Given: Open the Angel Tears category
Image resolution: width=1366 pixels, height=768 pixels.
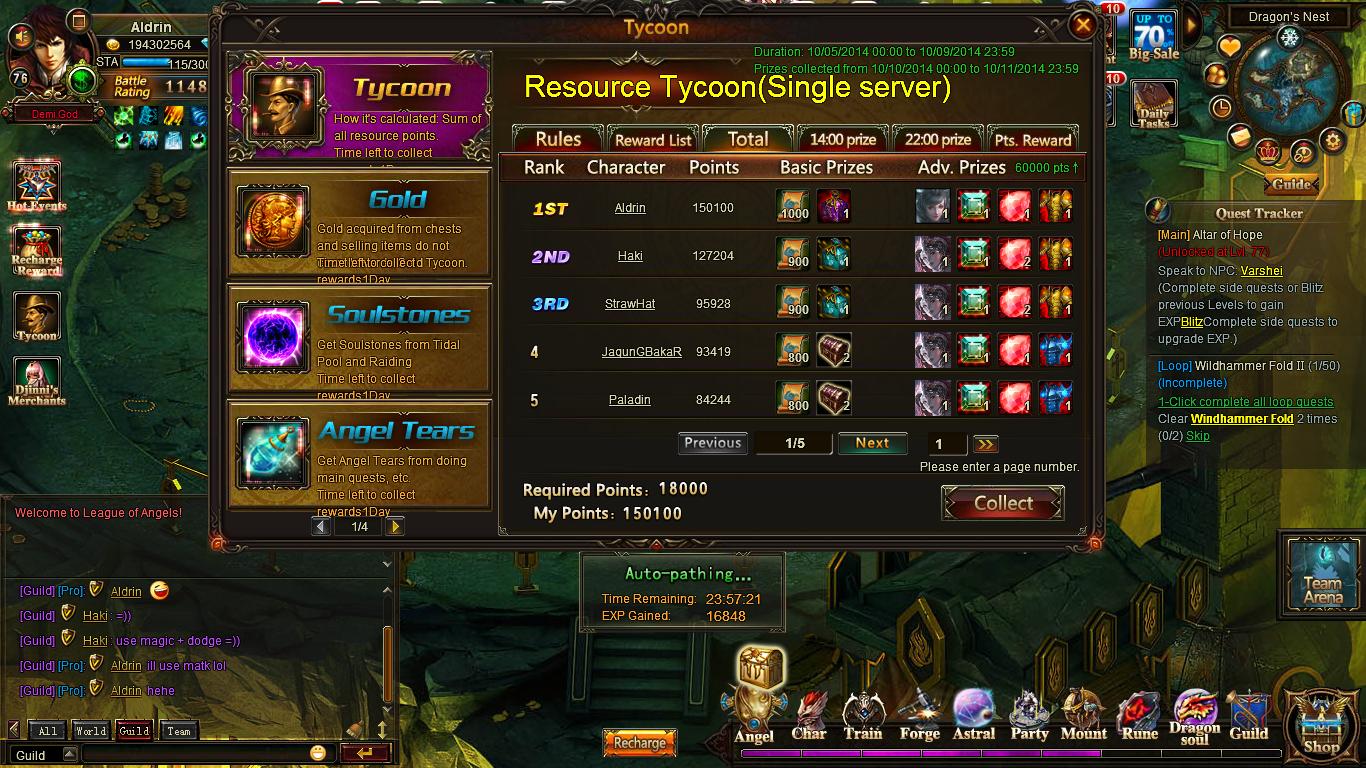Looking at the screenshot, I should pos(360,455).
